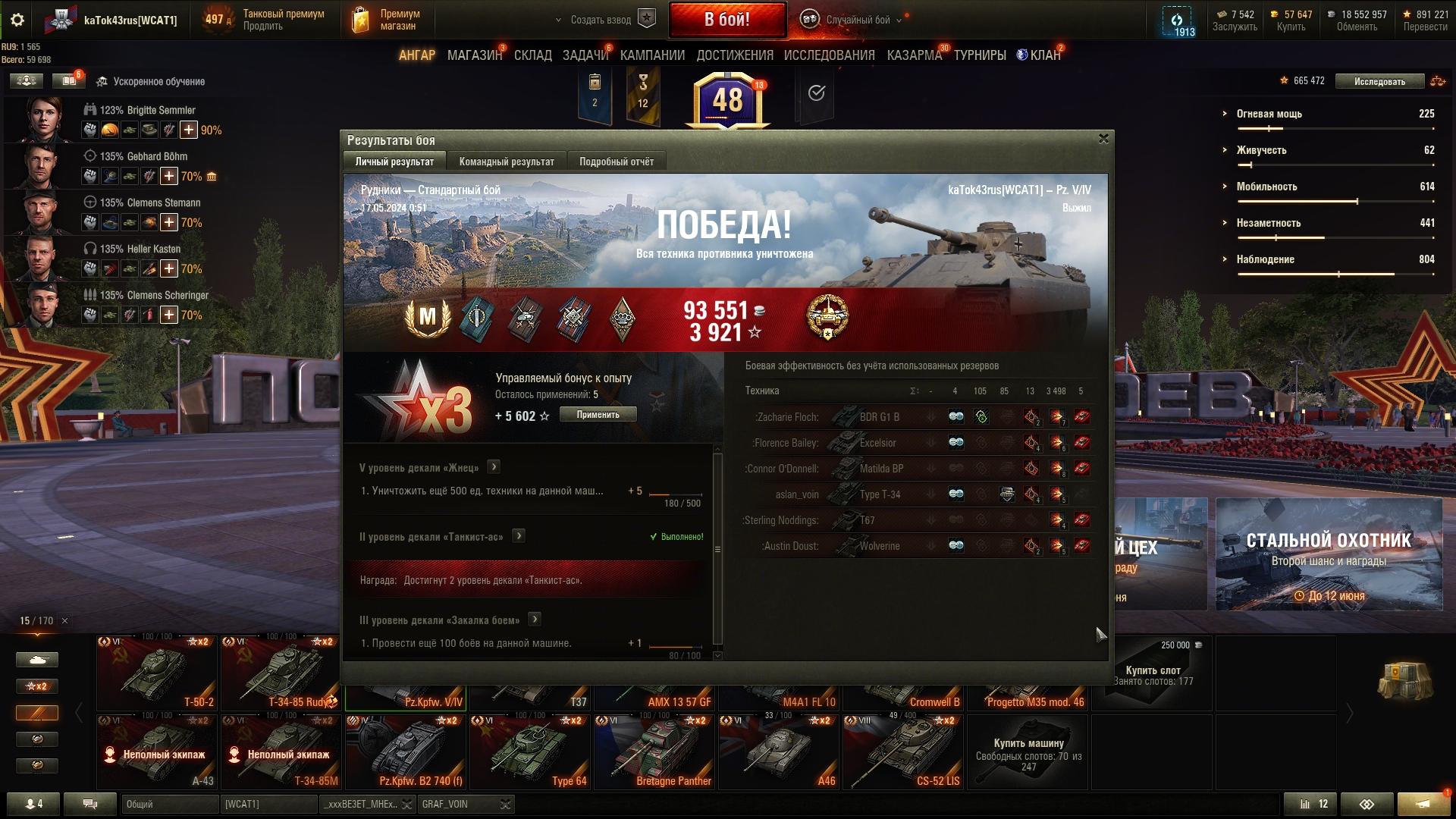Buy a new garage slot
This screenshot has height=819, width=1456.
pyautogui.click(x=1153, y=672)
